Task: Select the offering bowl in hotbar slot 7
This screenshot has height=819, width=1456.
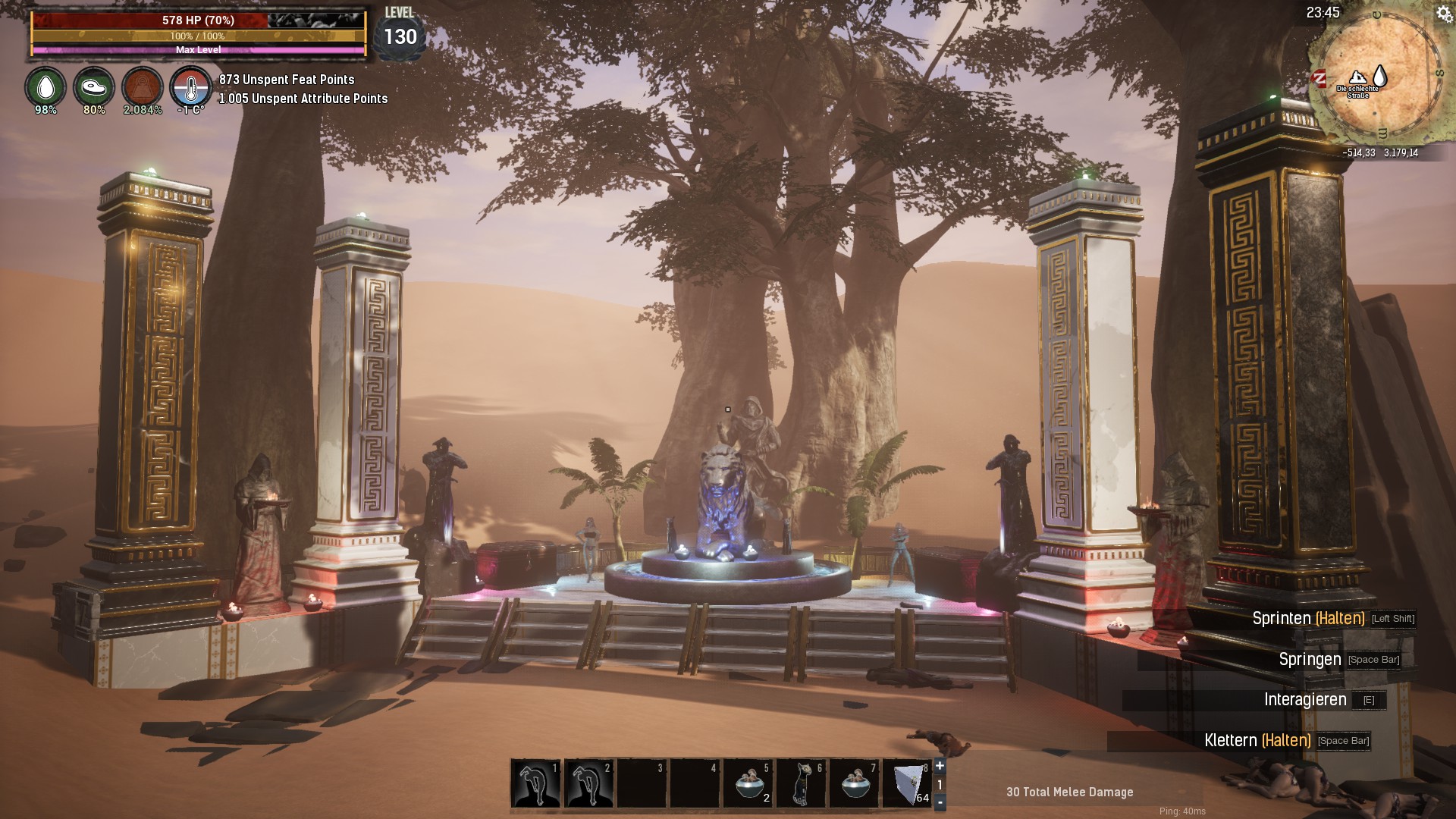Action: [855, 784]
